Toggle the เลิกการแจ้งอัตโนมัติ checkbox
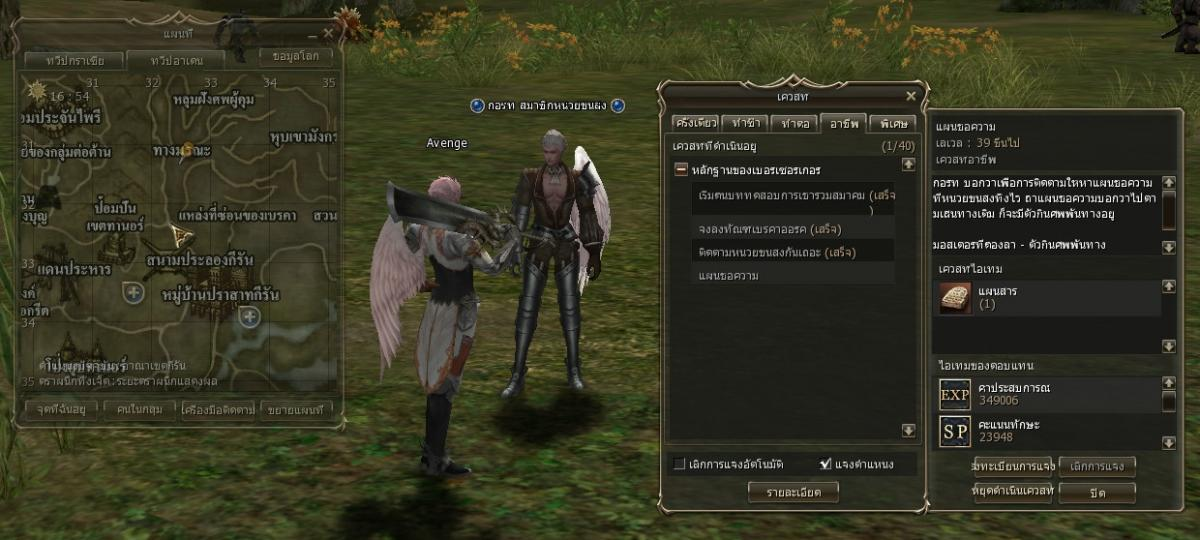The width and height of the screenshot is (1200, 540). click(x=680, y=464)
